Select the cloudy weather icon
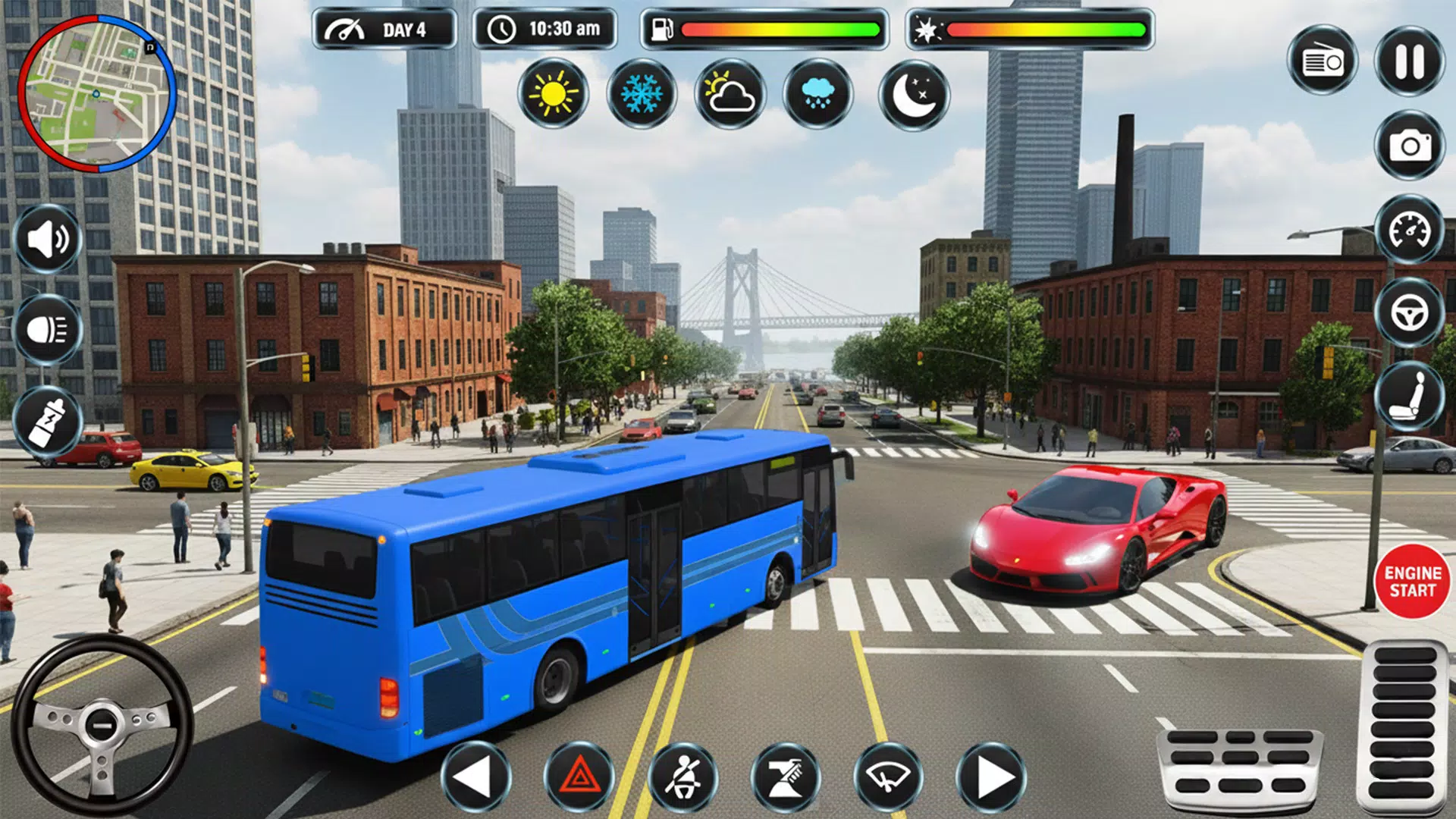 728,95
